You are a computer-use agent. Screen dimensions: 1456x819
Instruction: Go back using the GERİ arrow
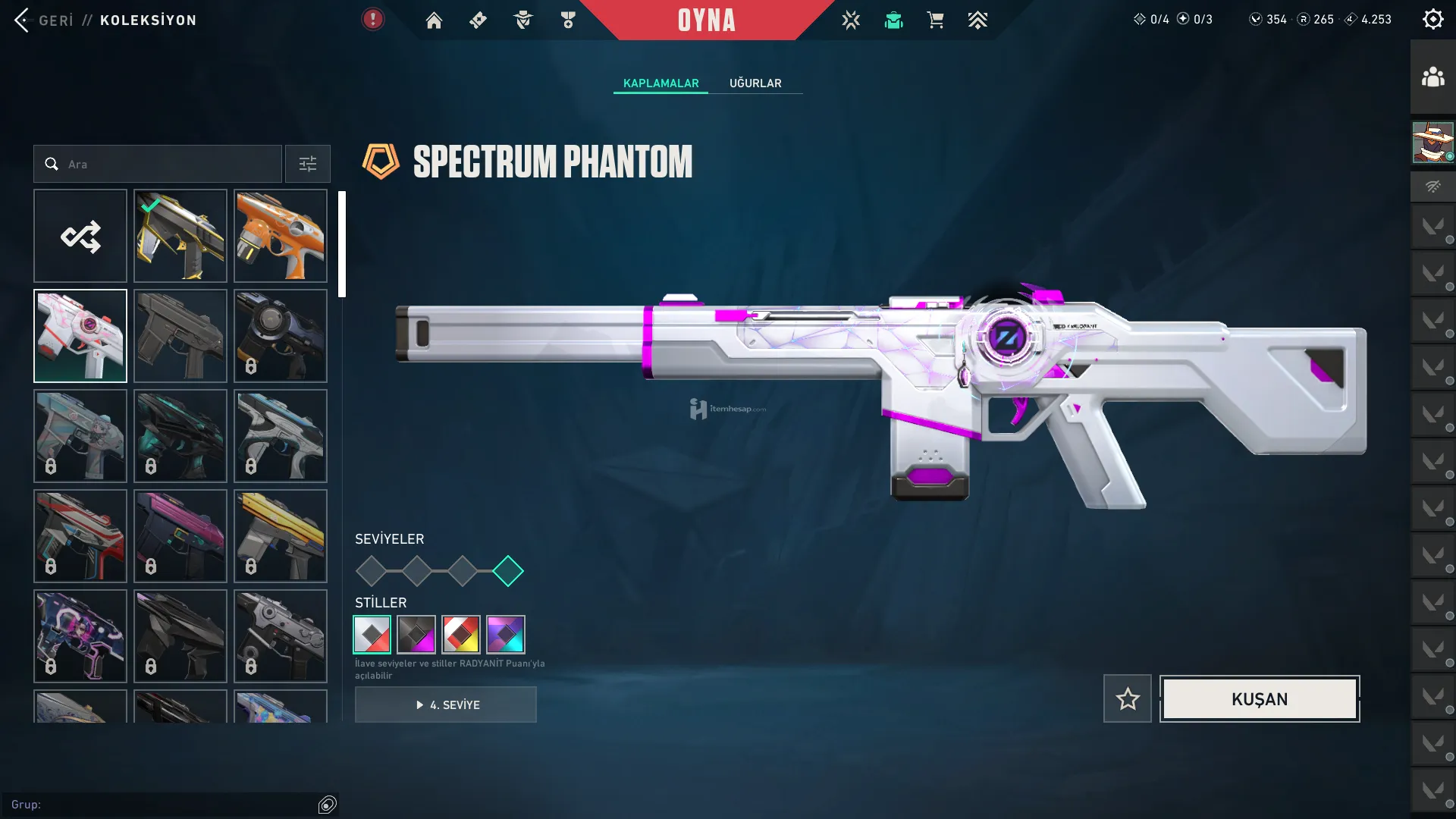click(x=22, y=20)
